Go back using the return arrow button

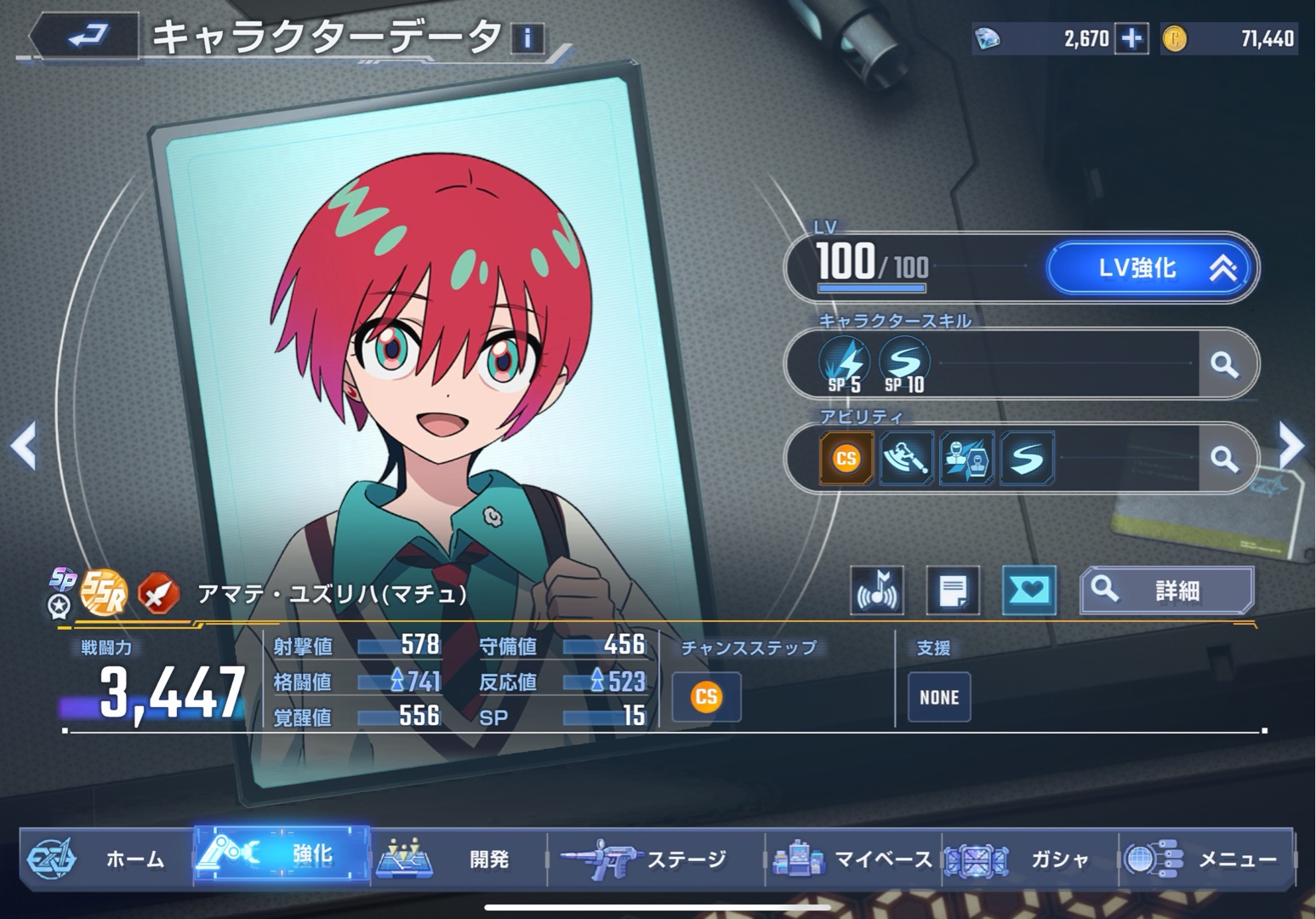(x=84, y=36)
